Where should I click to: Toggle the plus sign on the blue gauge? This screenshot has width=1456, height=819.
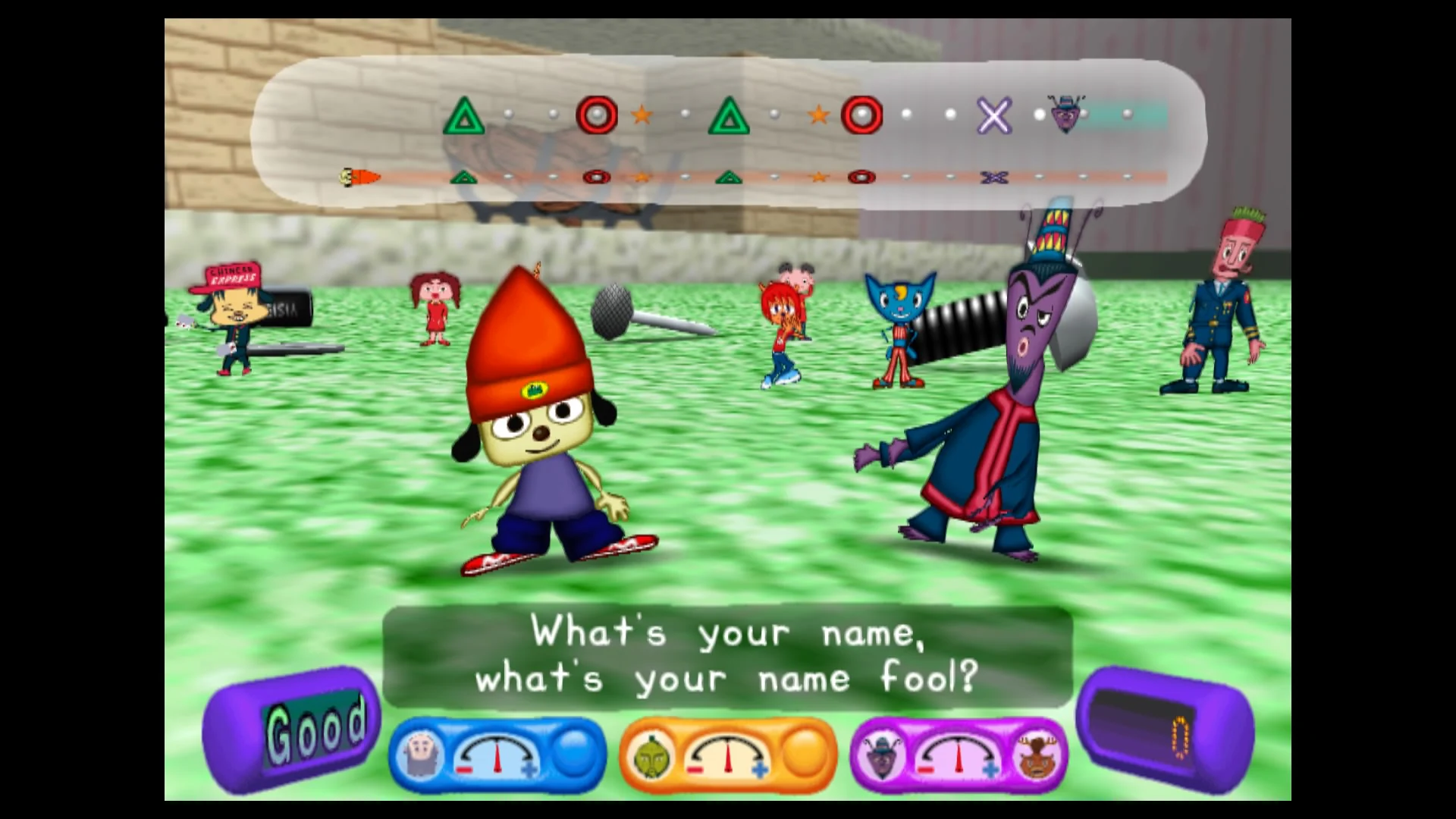(x=530, y=769)
